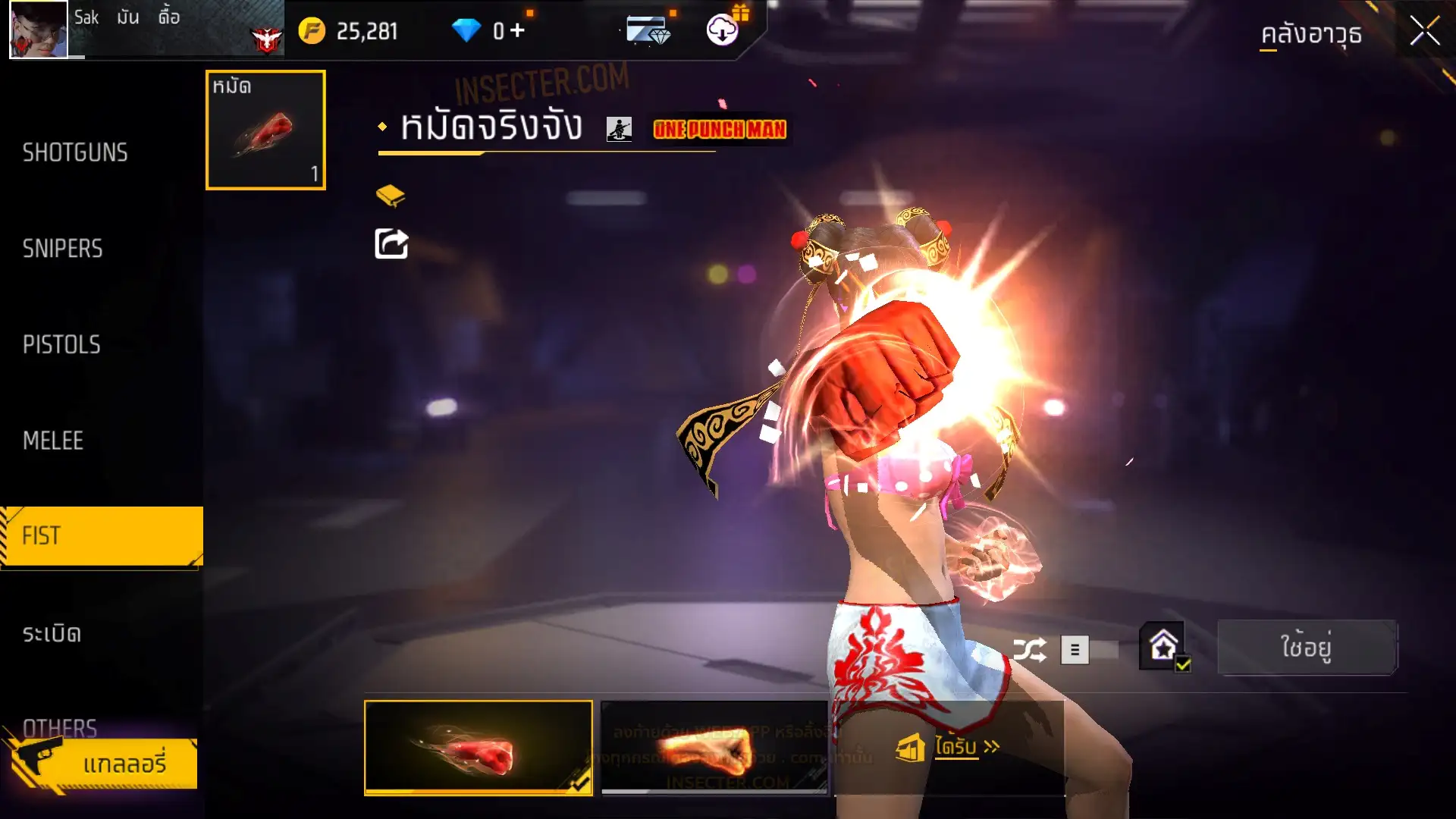Click the ใช้อยู่ in-use button

[x=1306, y=648]
